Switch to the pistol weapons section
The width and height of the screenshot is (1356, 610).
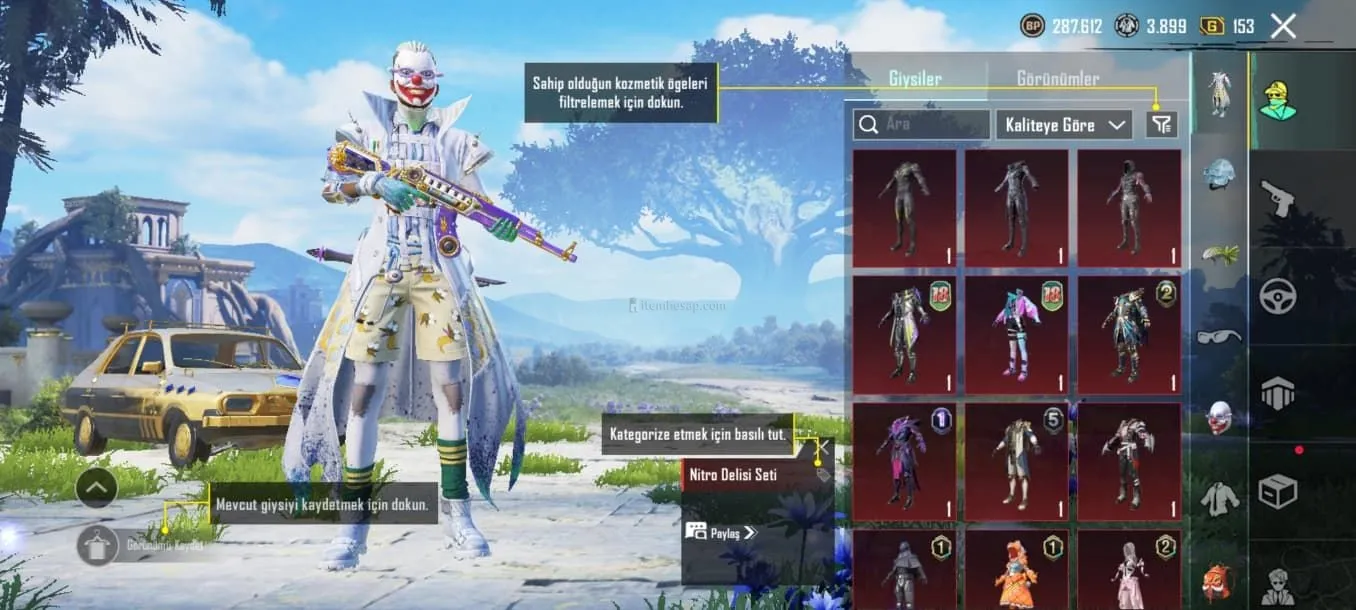click(x=1277, y=197)
